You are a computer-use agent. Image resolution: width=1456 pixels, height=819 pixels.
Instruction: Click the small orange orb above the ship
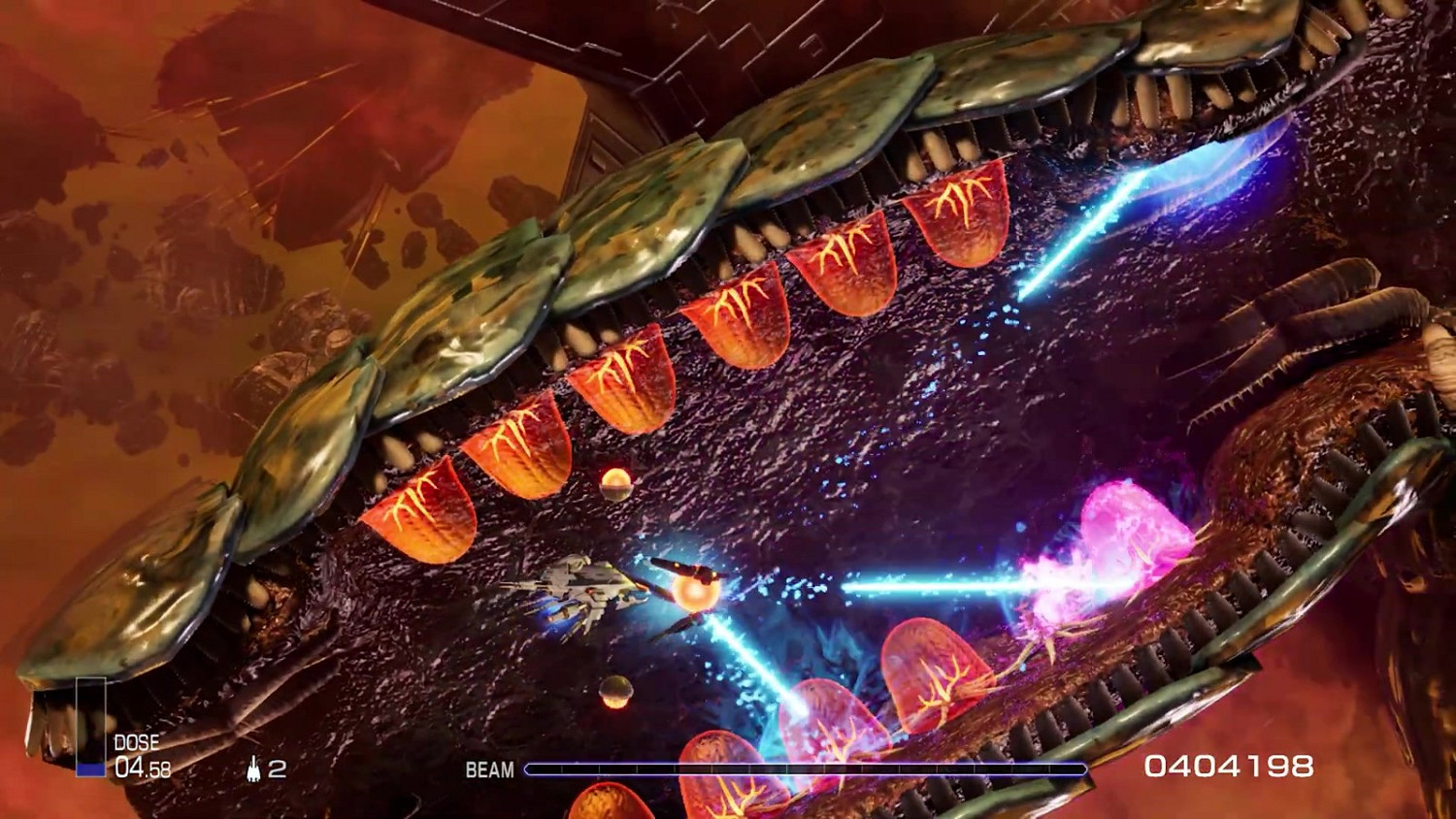click(x=615, y=483)
